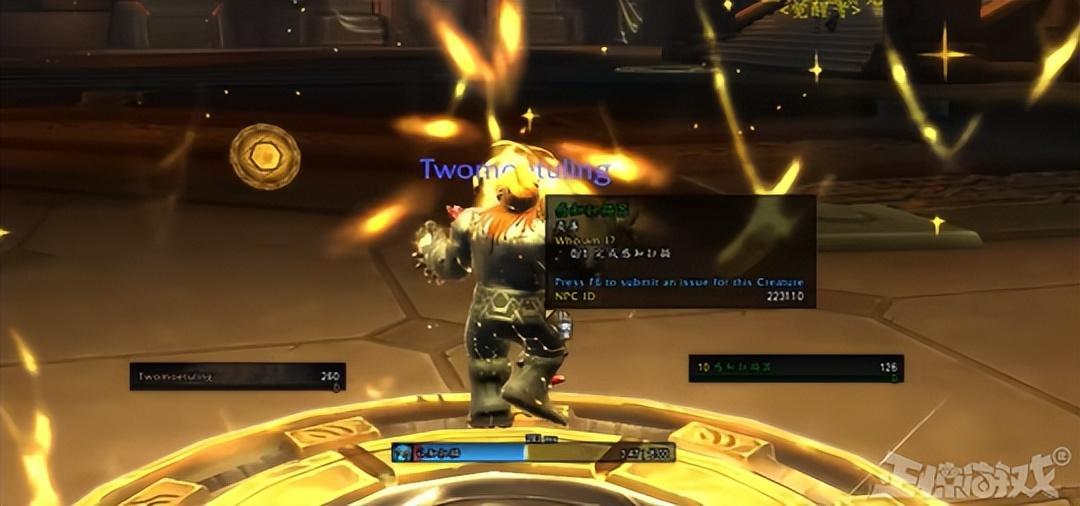
Task: Click the spell icon on the cast bar
Action: pyautogui.click(x=402, y=452)
